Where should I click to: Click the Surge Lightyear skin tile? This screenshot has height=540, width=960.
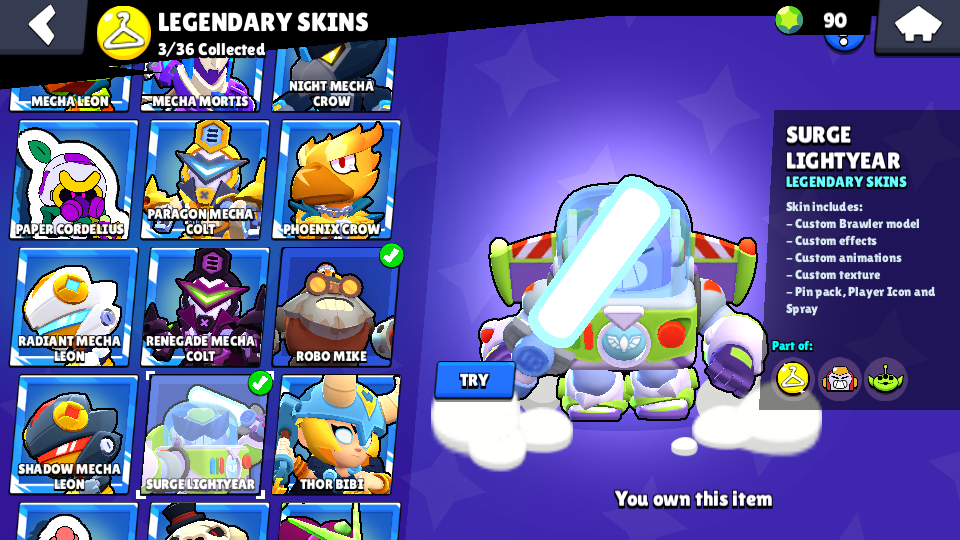pyautogui.click(x=204, y=435)
